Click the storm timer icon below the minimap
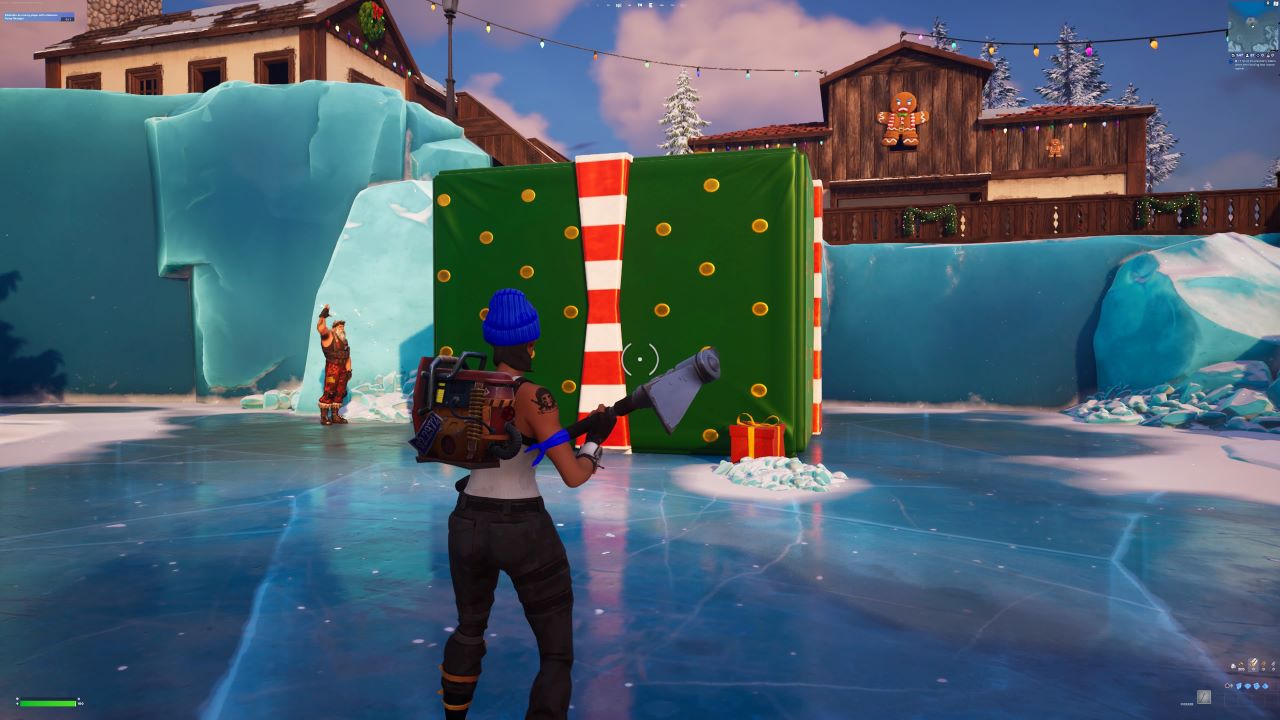 coord(1232,55)
